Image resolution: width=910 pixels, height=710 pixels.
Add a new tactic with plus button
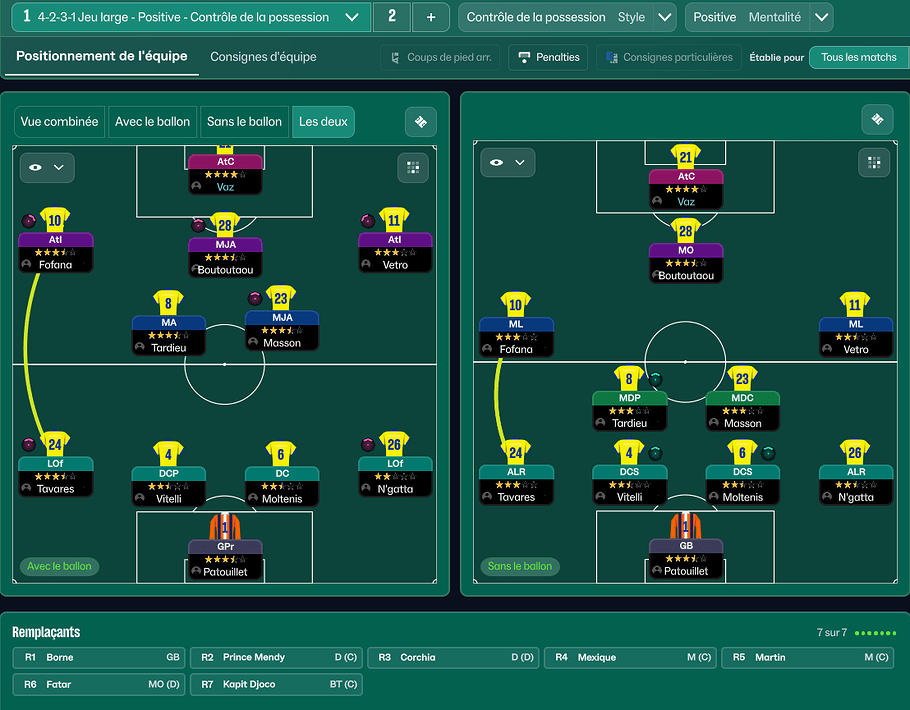(x=431, y=17)
